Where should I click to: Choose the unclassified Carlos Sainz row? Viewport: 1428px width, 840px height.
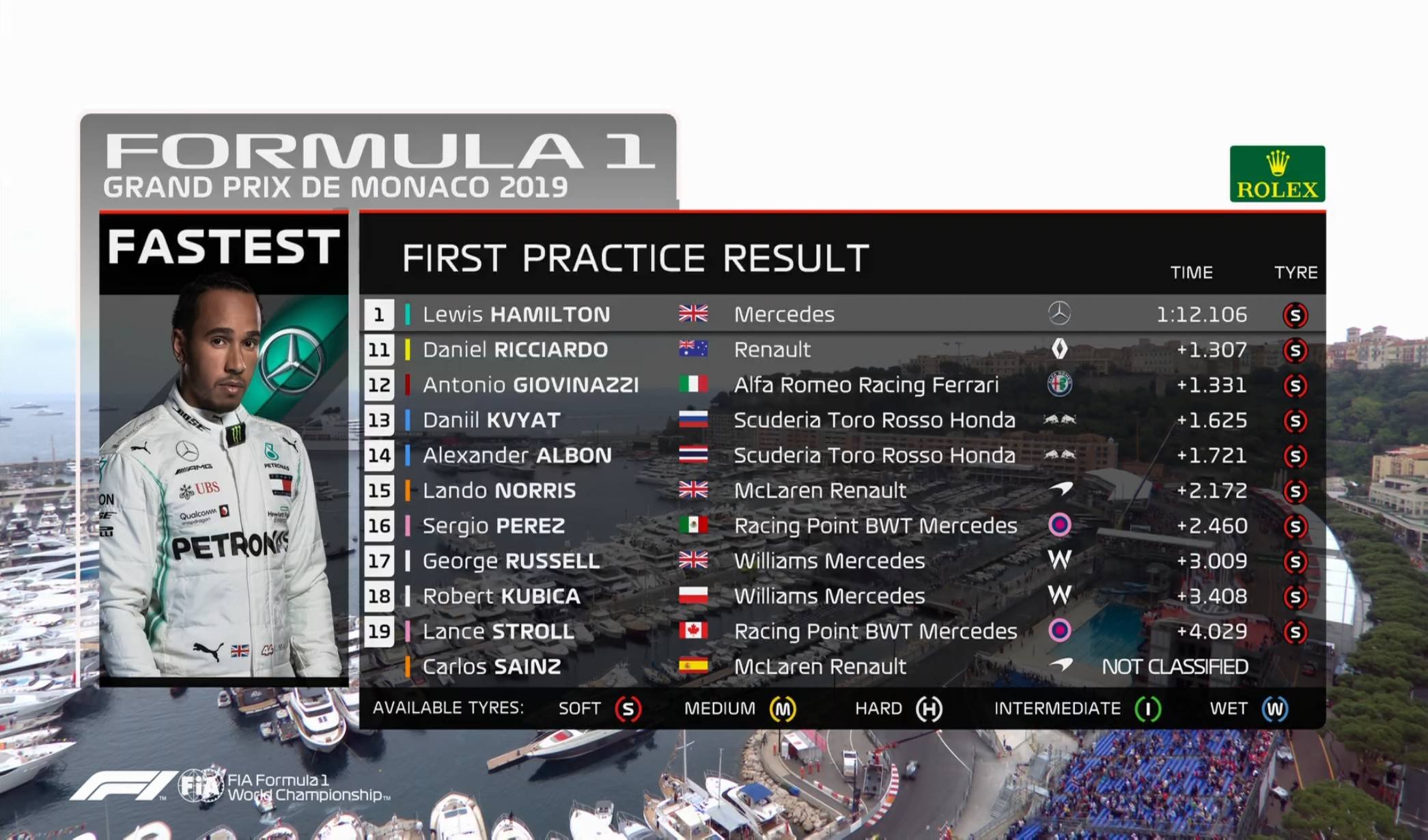point(841,667)
